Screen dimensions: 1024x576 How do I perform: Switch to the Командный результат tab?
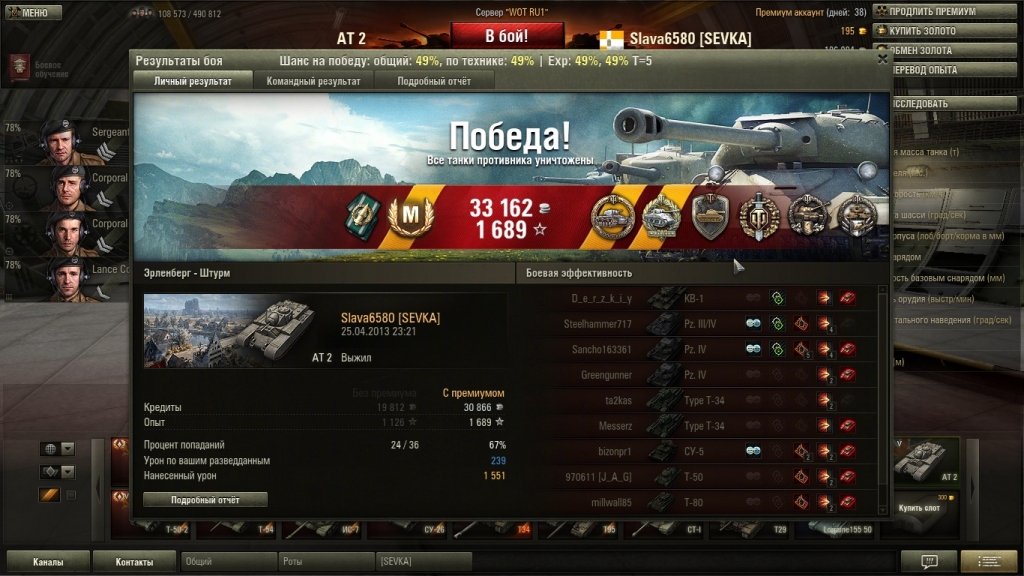(x=313, y=81)
